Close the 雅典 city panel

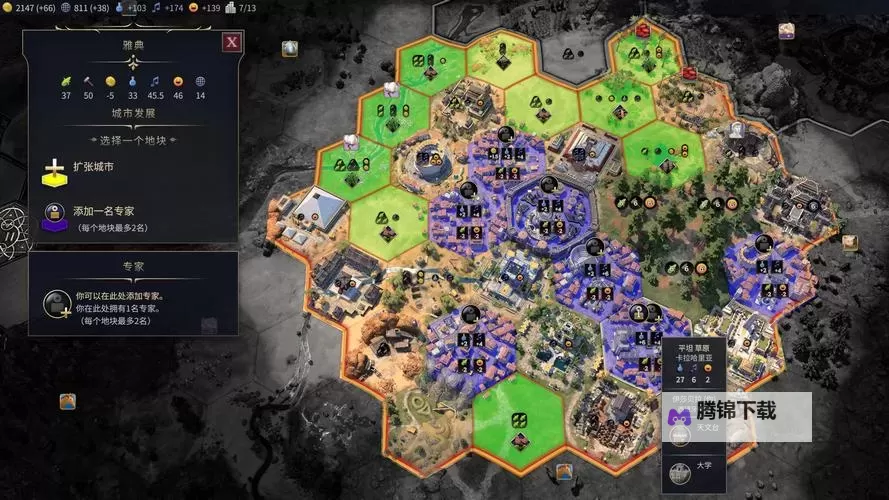[x=232, y=42]
